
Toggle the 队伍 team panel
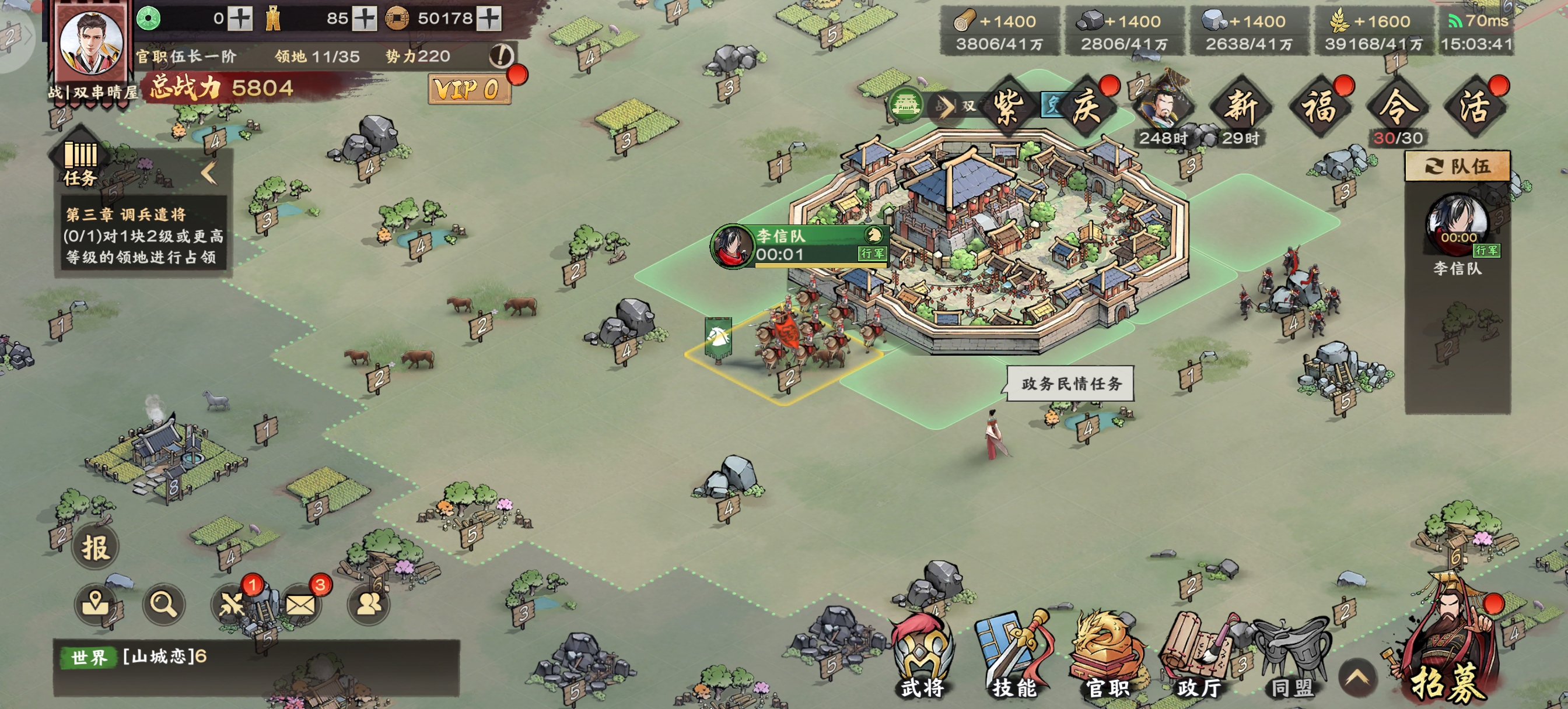(x=1457, y=166)
